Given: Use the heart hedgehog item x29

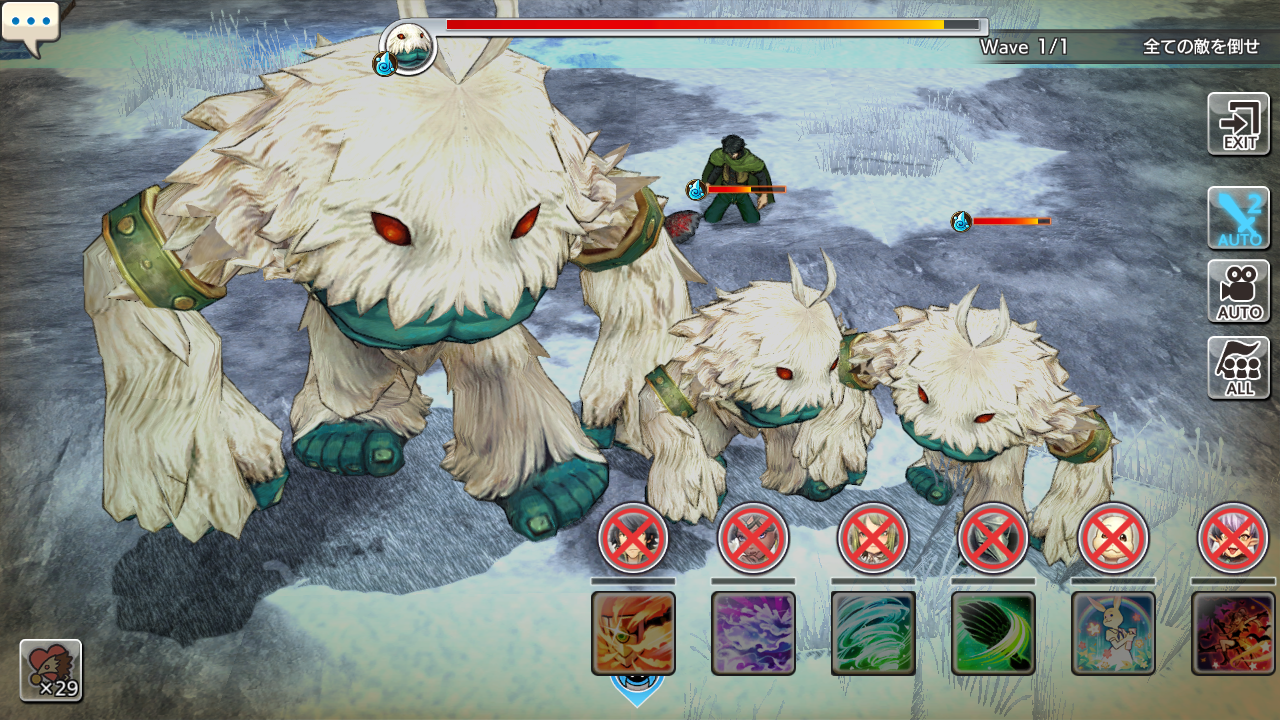Looking at the screenshot, I should pyautogui.click(x=51, y=670).
